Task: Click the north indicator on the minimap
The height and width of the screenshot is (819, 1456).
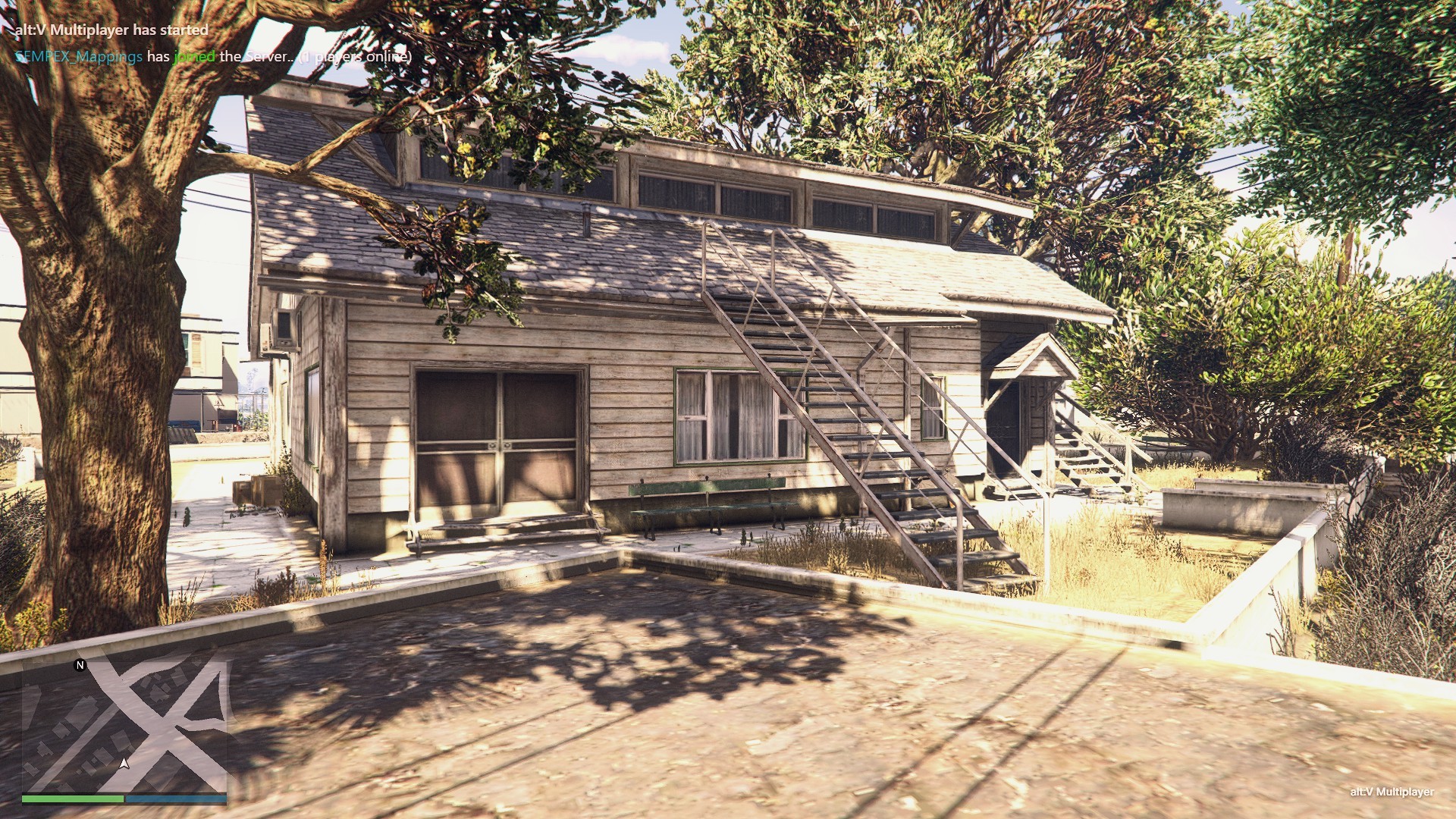Action: point(80,665)
